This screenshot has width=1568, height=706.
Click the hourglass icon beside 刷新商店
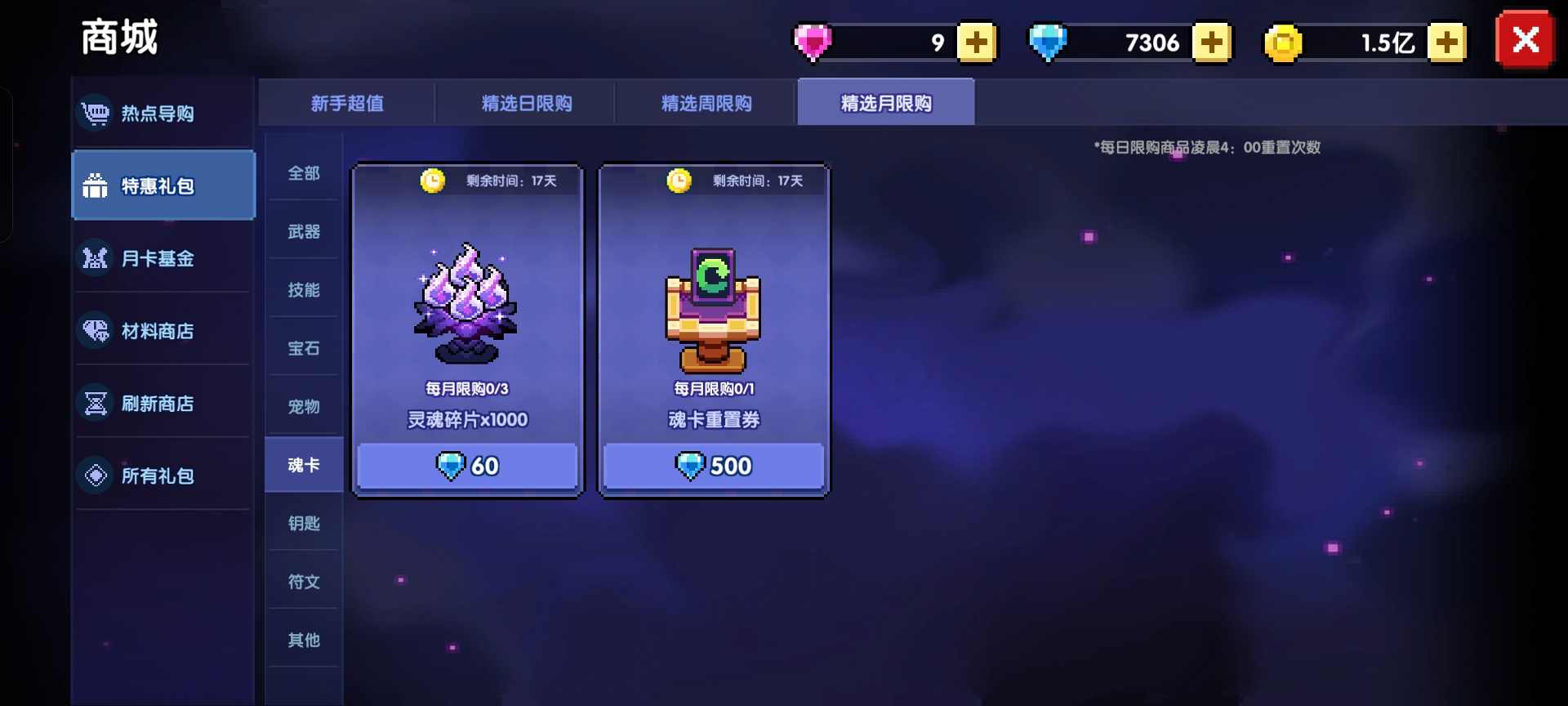tap(96, 403)
